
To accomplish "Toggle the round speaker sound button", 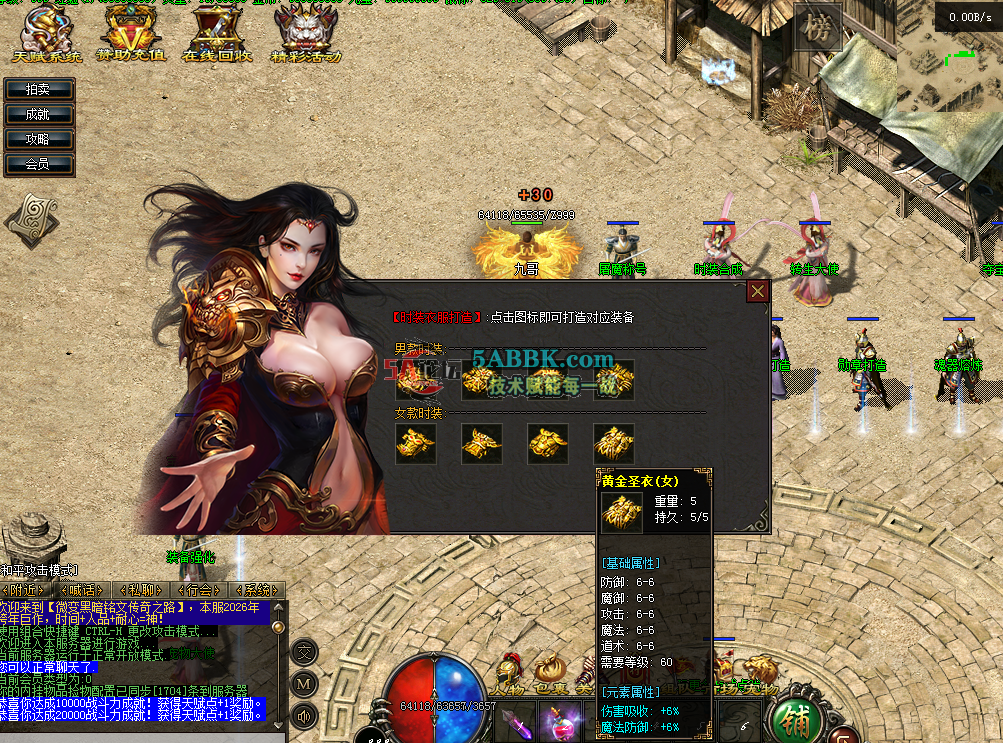I will coord(305,716).
